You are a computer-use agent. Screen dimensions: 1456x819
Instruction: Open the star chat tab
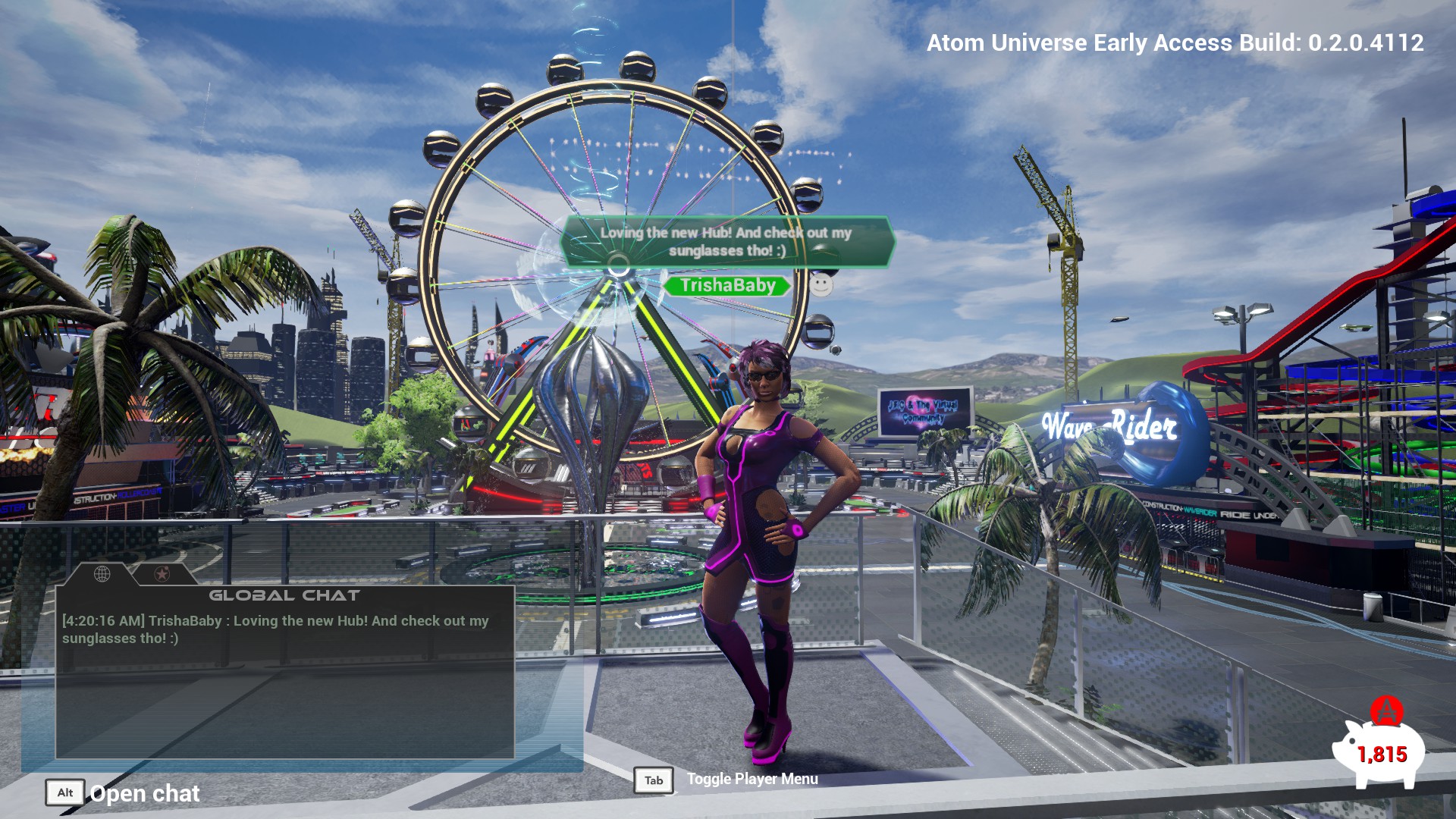click(162, 574)
